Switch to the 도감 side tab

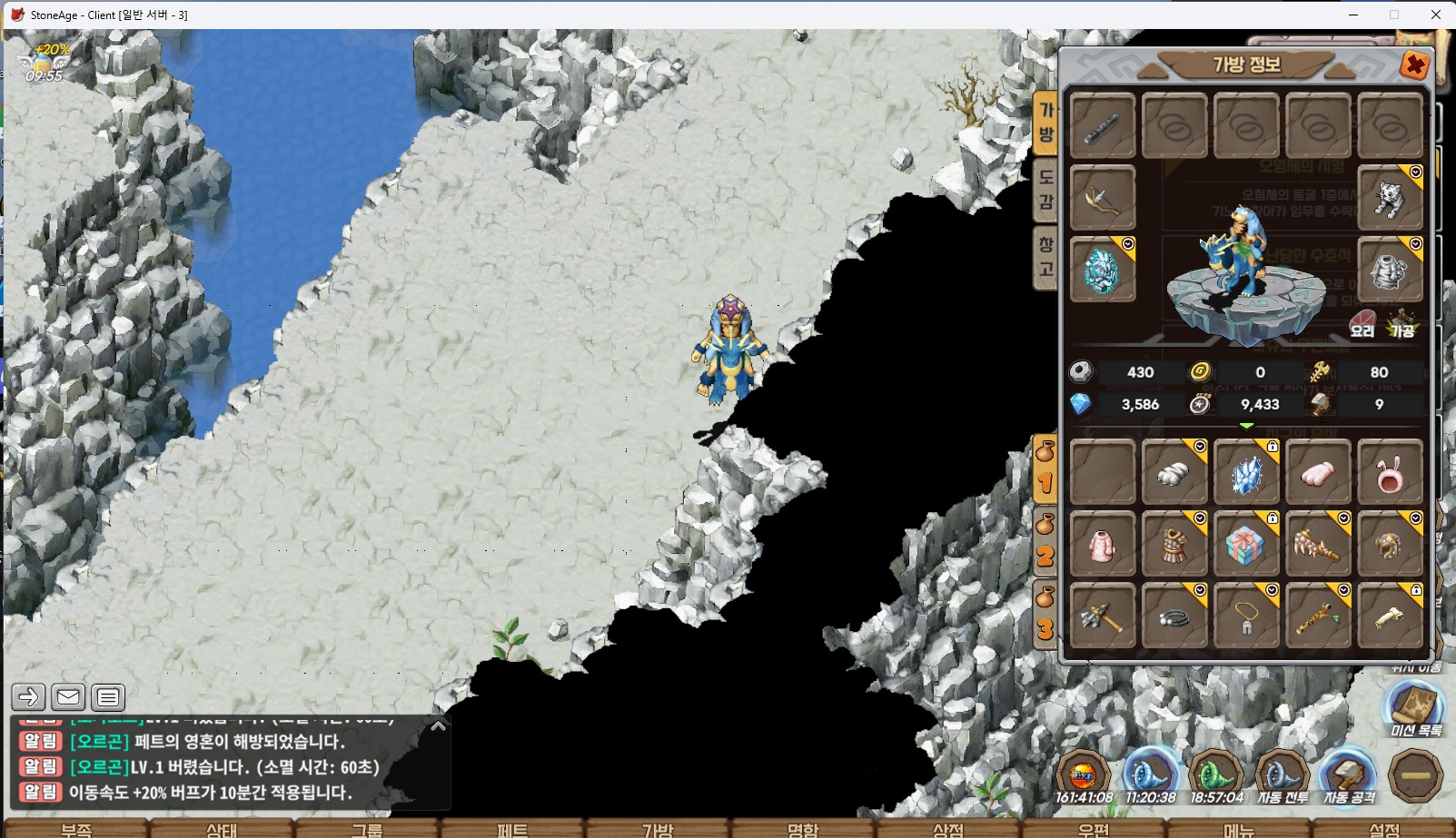1046,190
